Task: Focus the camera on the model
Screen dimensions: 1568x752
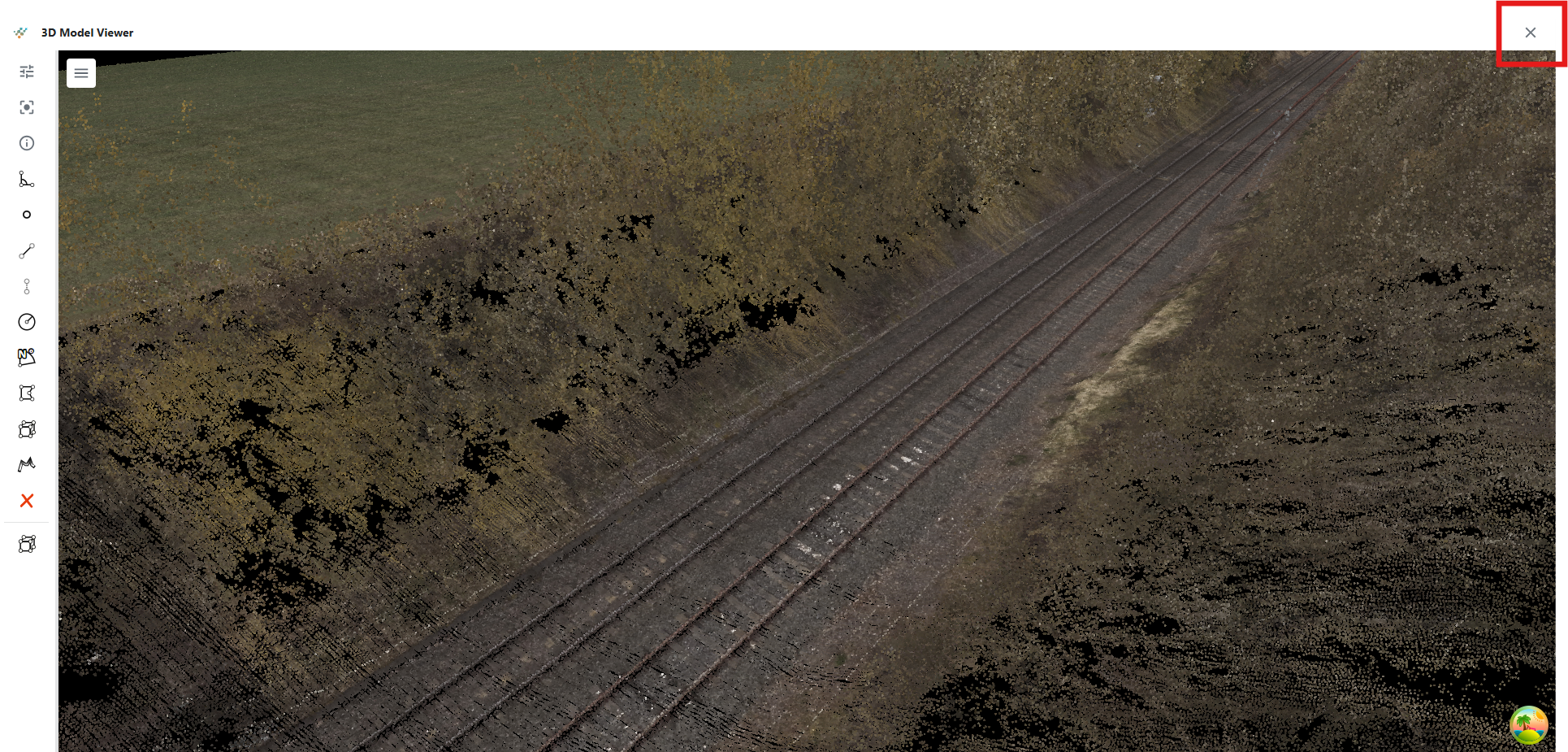Action: coord(26,107)
